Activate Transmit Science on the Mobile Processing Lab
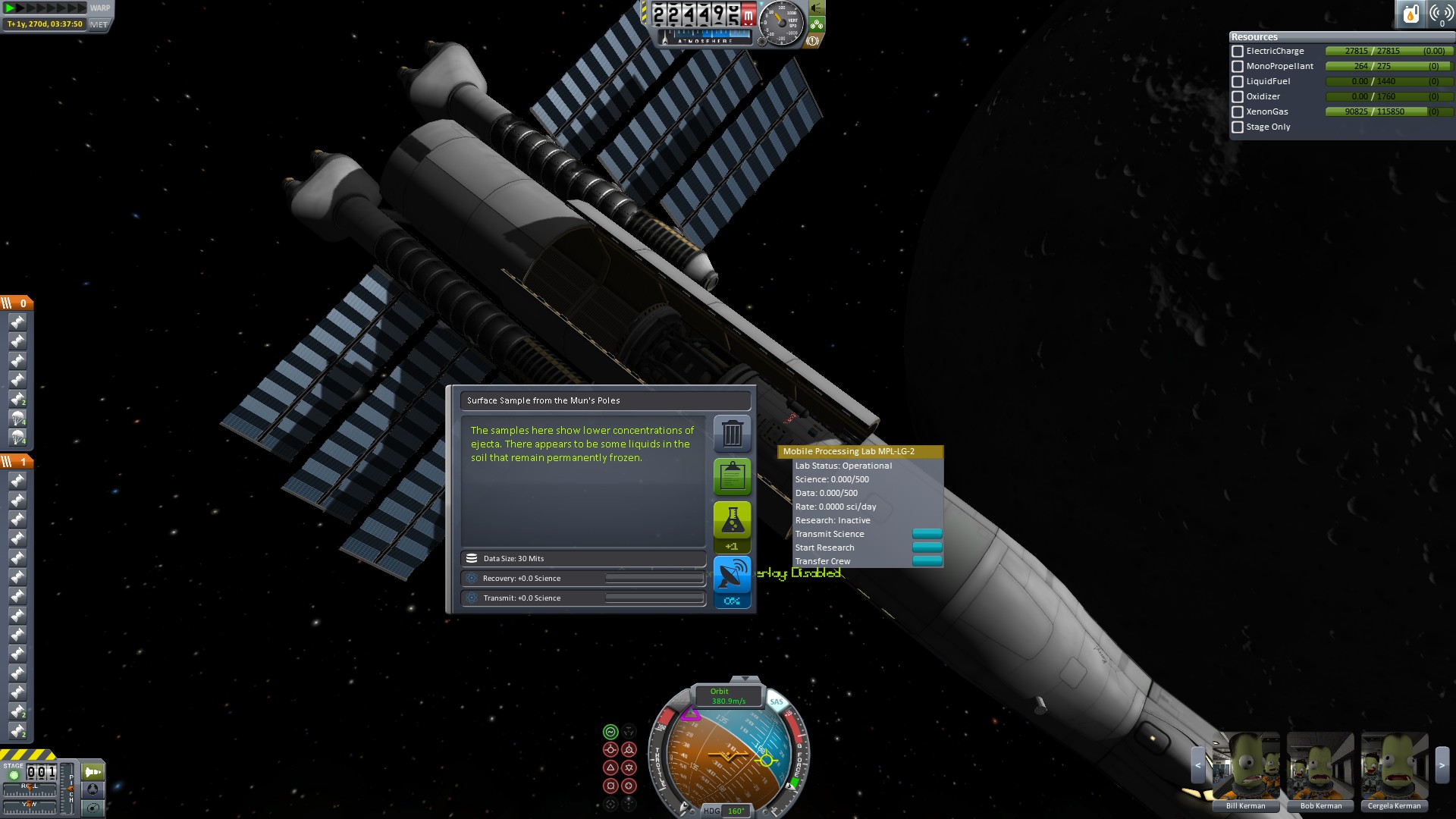 tap(927, 534)
